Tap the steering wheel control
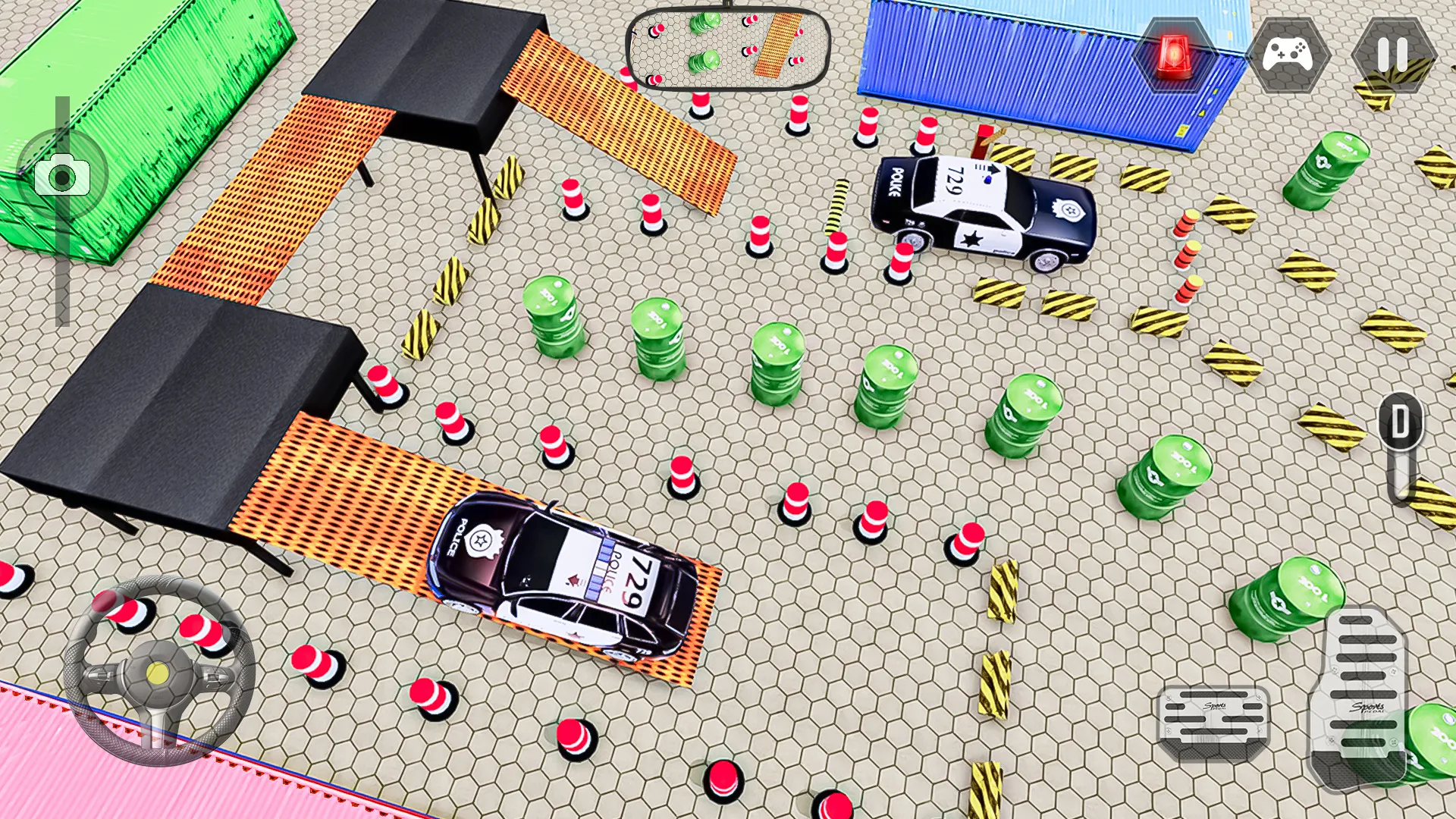This screenshot has width=1456, height=819. click(158, 671)
